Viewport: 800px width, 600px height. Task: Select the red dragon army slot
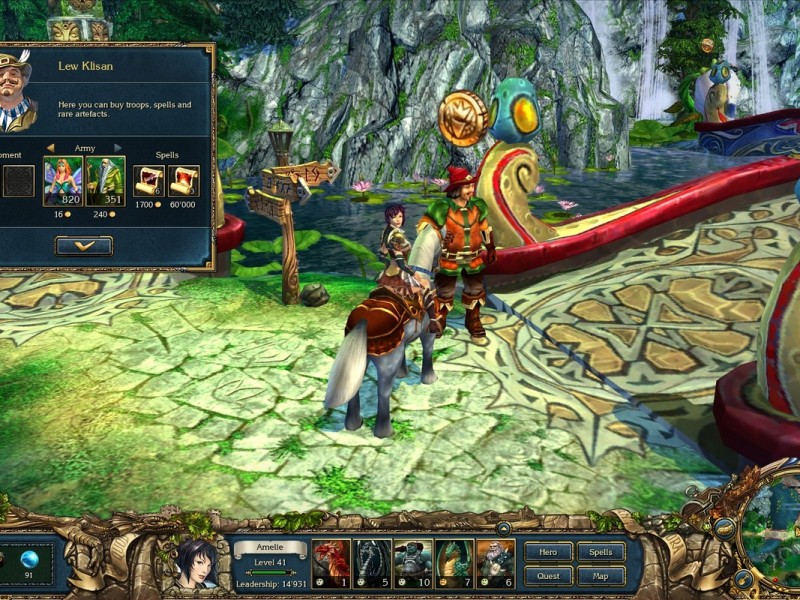pos(331,563)
